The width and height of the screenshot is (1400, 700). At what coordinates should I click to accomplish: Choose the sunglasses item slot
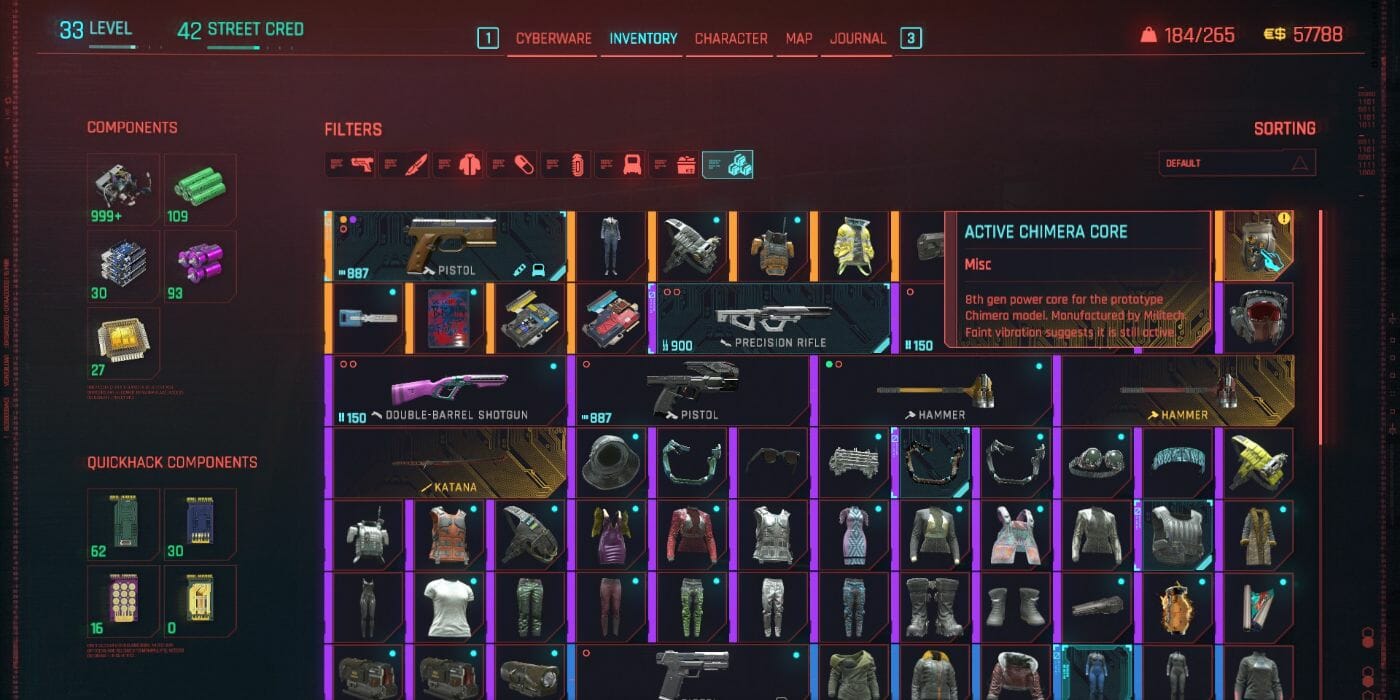(772, 463)
